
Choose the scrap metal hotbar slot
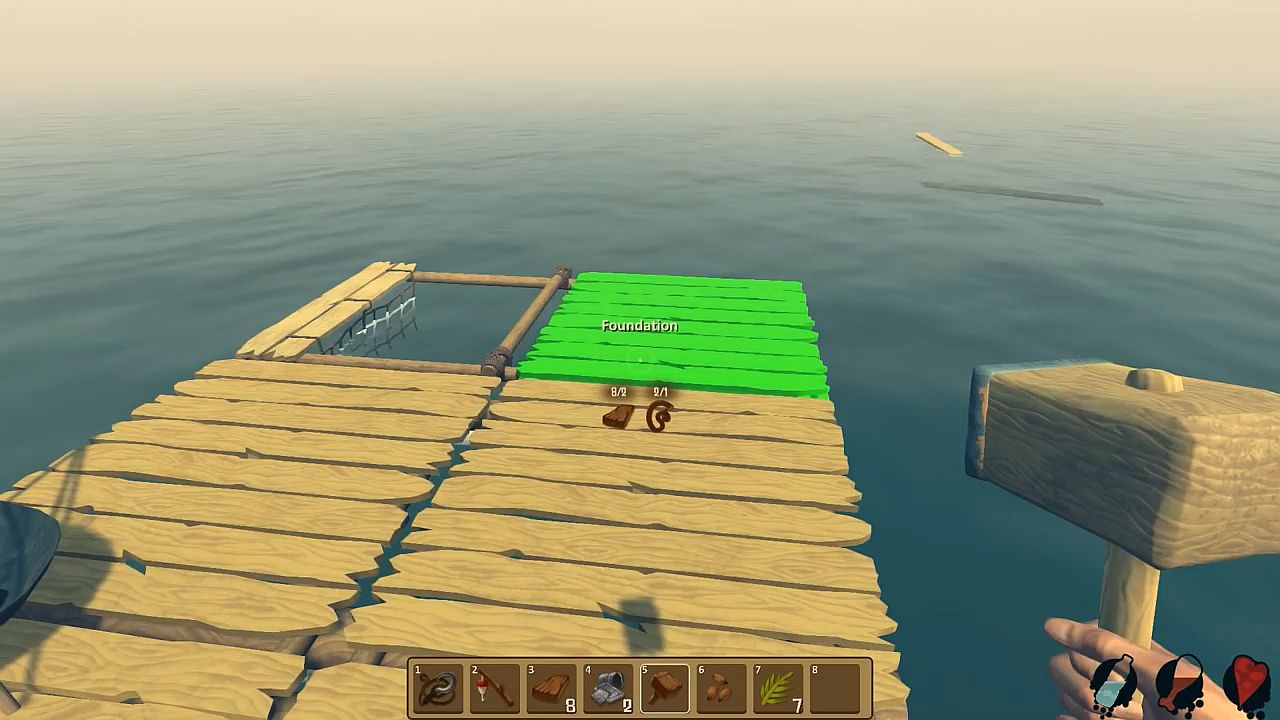pyautogui.click(x=609, y=688)
